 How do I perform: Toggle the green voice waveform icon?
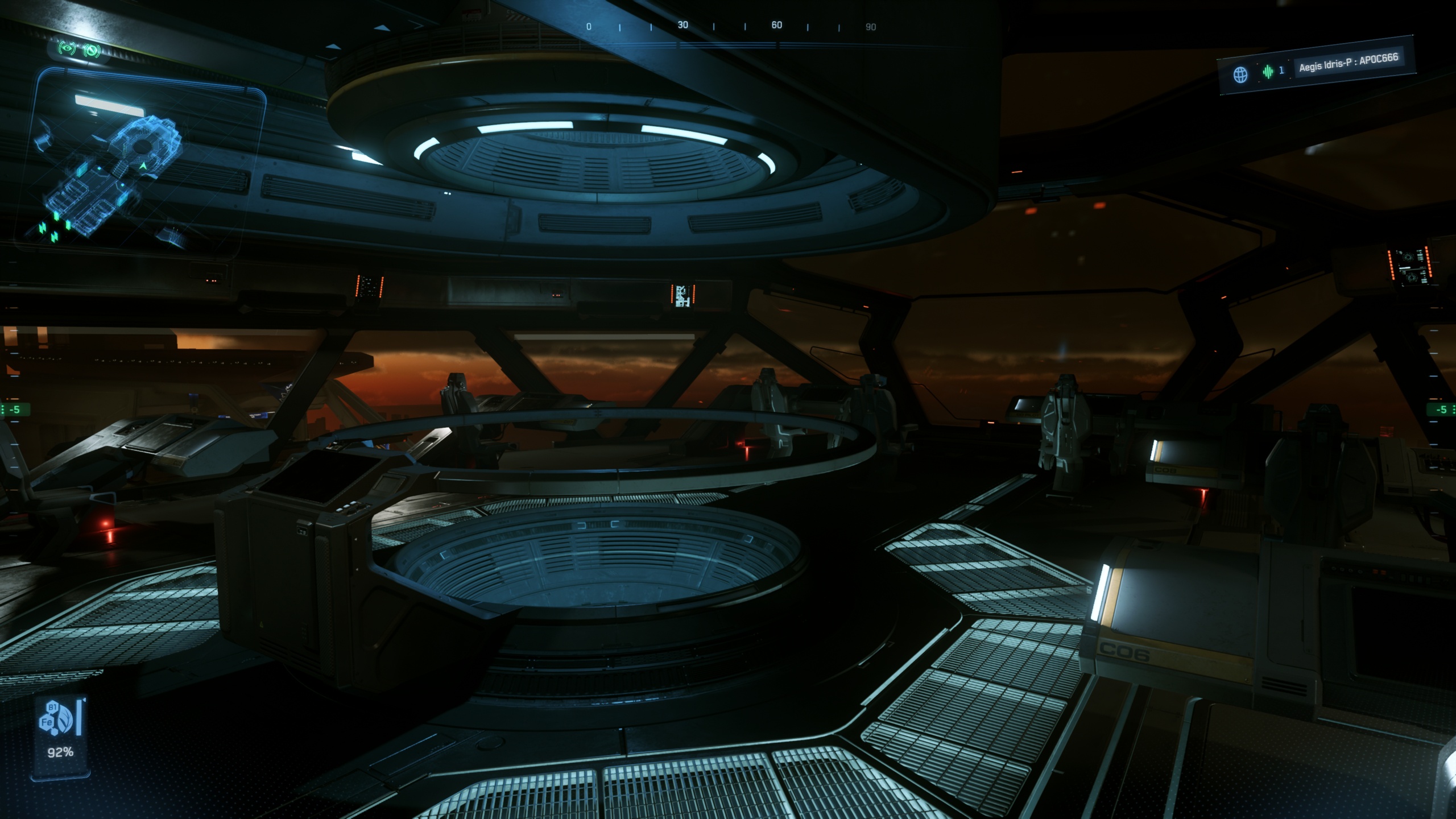(1268, 72)
